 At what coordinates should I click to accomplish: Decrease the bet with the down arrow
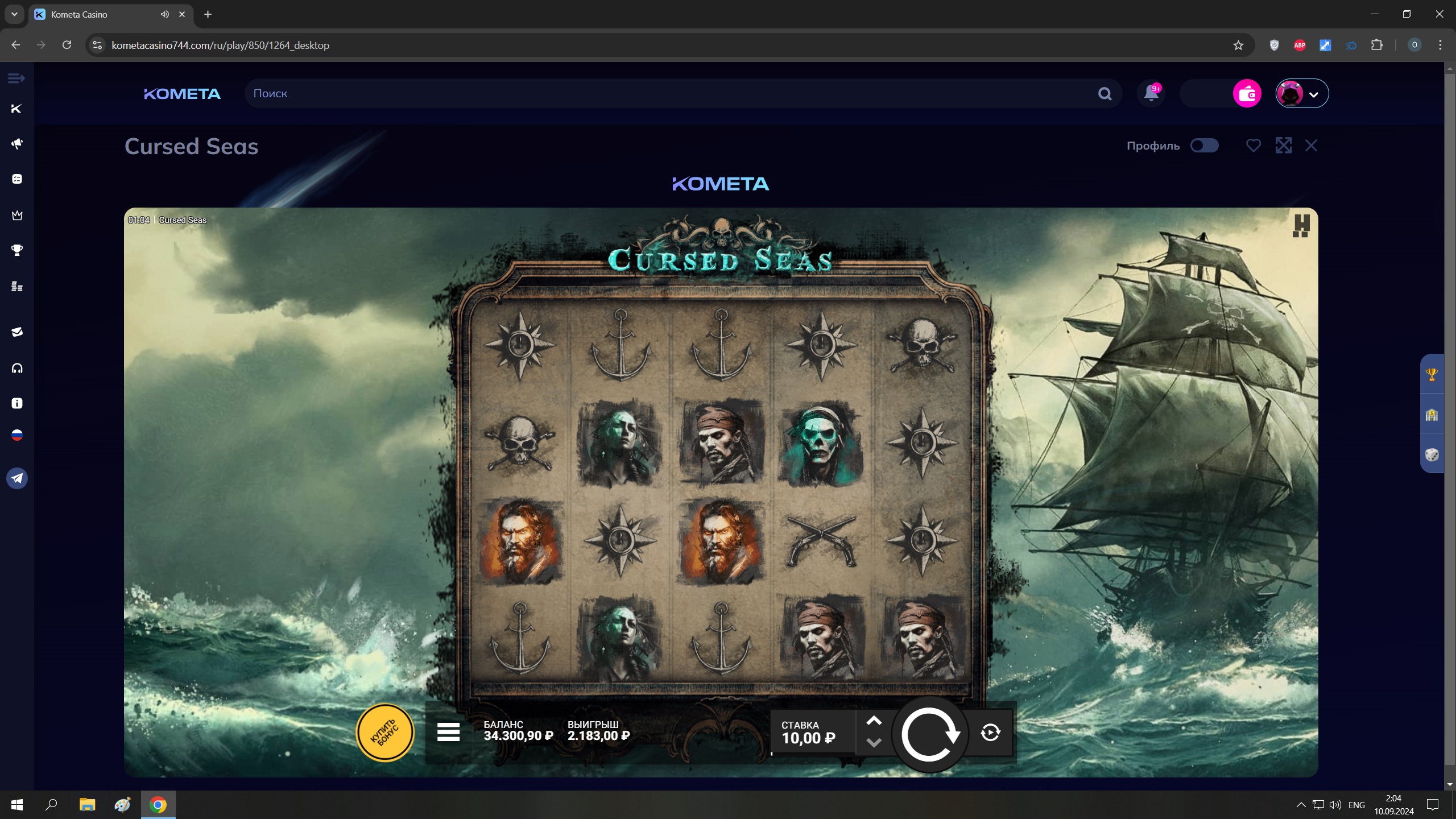click(874, 743)
